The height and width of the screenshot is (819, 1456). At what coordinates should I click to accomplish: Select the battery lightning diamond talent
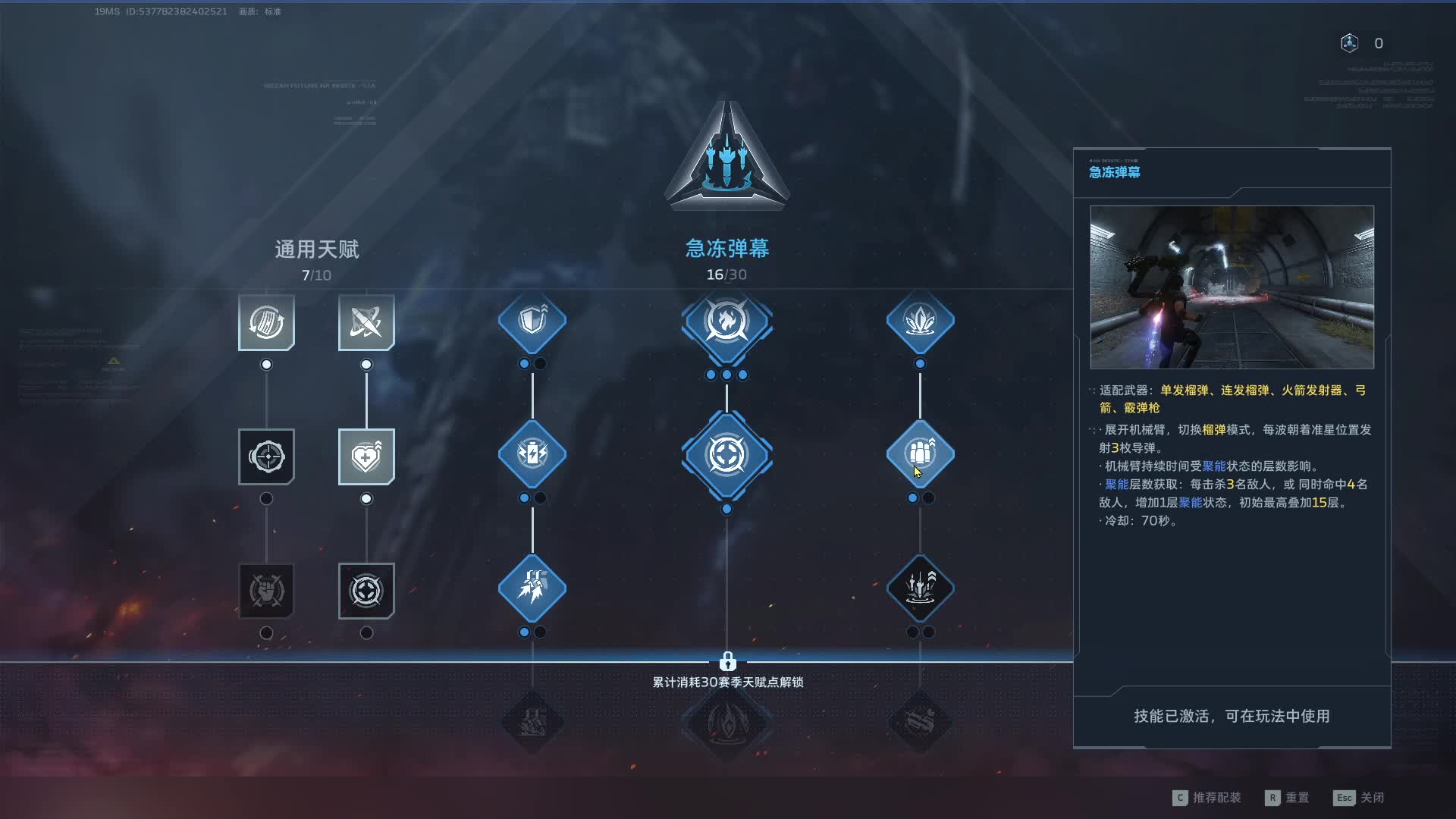tap(532, 454)
